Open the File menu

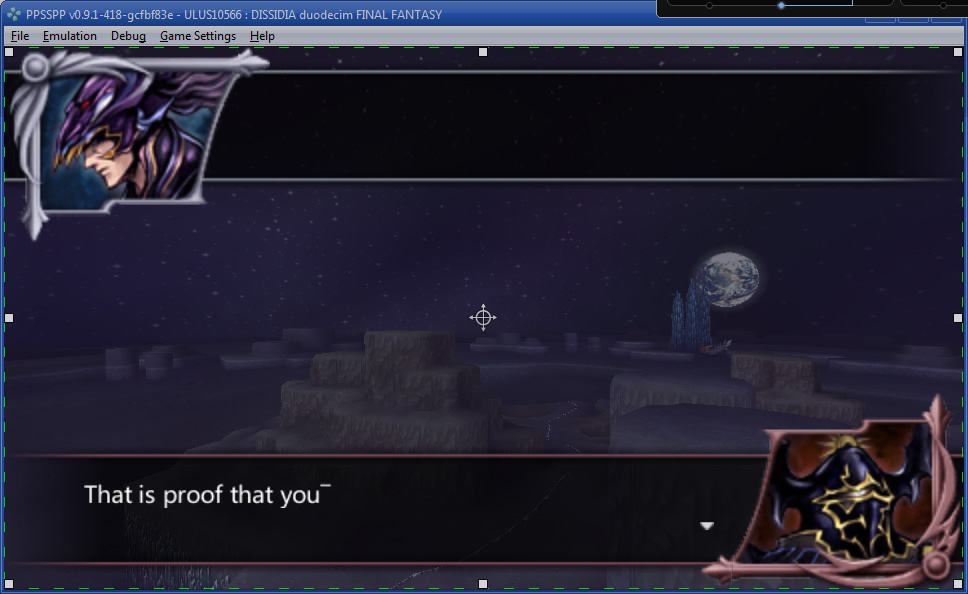tap(20, 36)
